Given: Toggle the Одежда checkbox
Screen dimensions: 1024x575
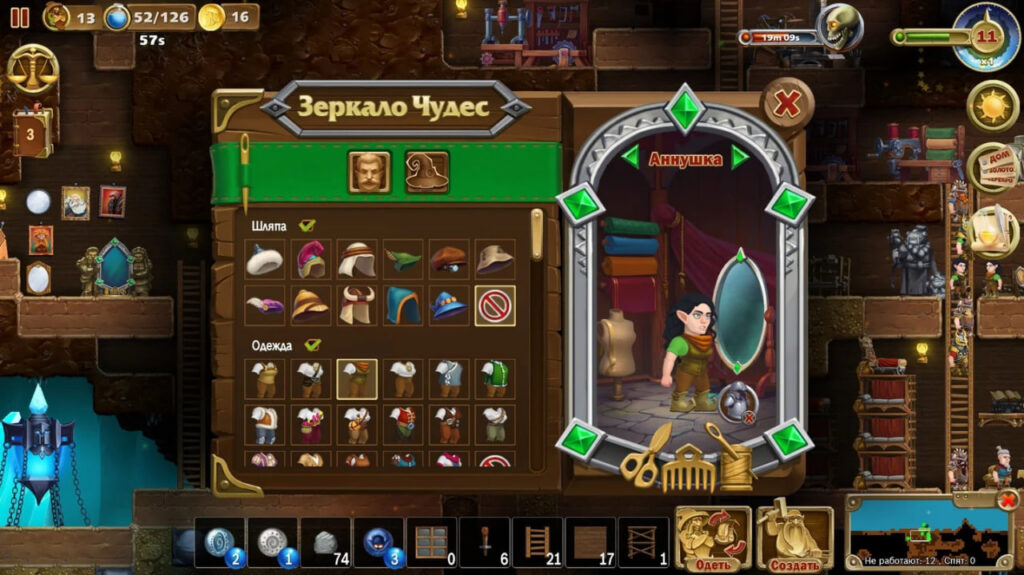Looking at the screenshot, I should (x=313, y=345).
